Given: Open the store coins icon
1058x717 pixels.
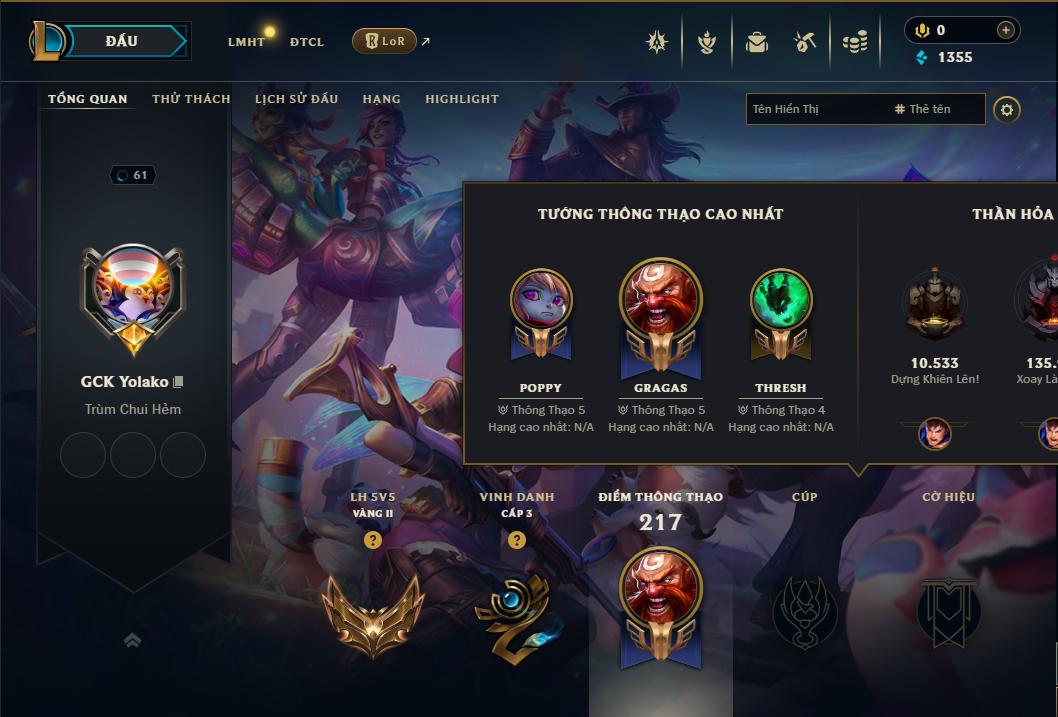Looking at the screenshot, I should click(x=854, y=42).
